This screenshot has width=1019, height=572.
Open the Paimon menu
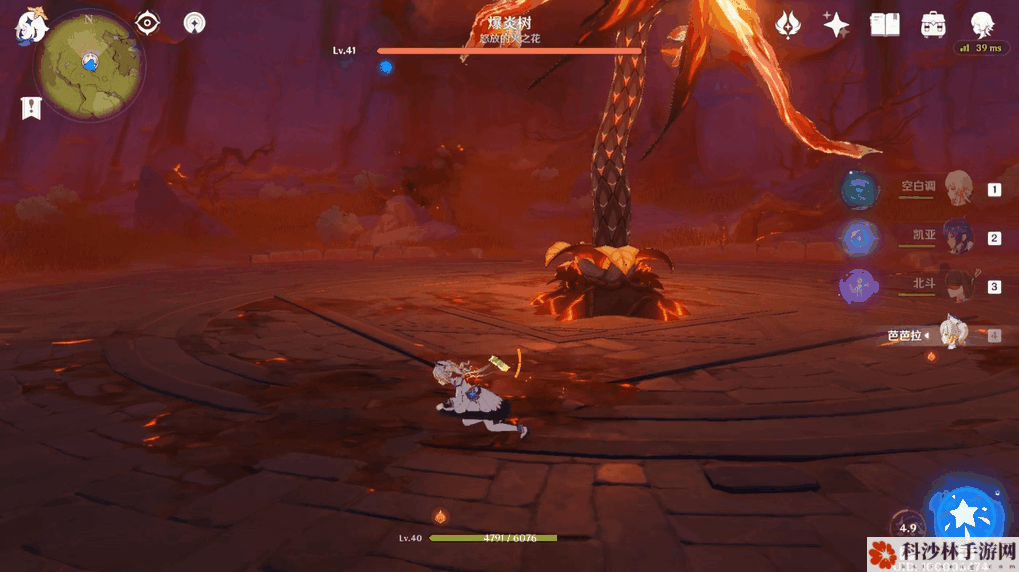[x=31, y=25]
